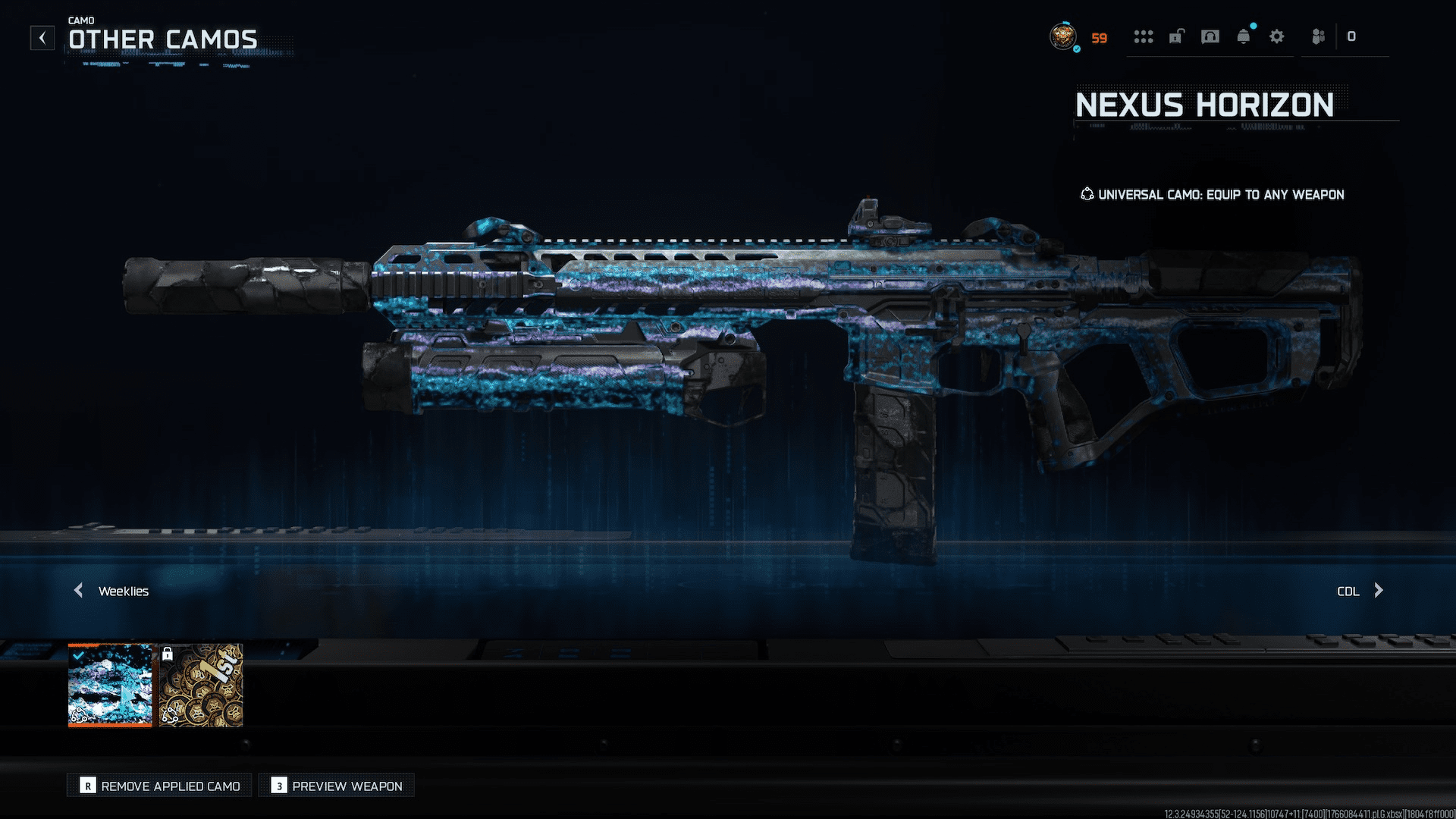Open the Other Camos title tab
The width and height of the screenshot is (1456, 819).
tap(162, 39)
